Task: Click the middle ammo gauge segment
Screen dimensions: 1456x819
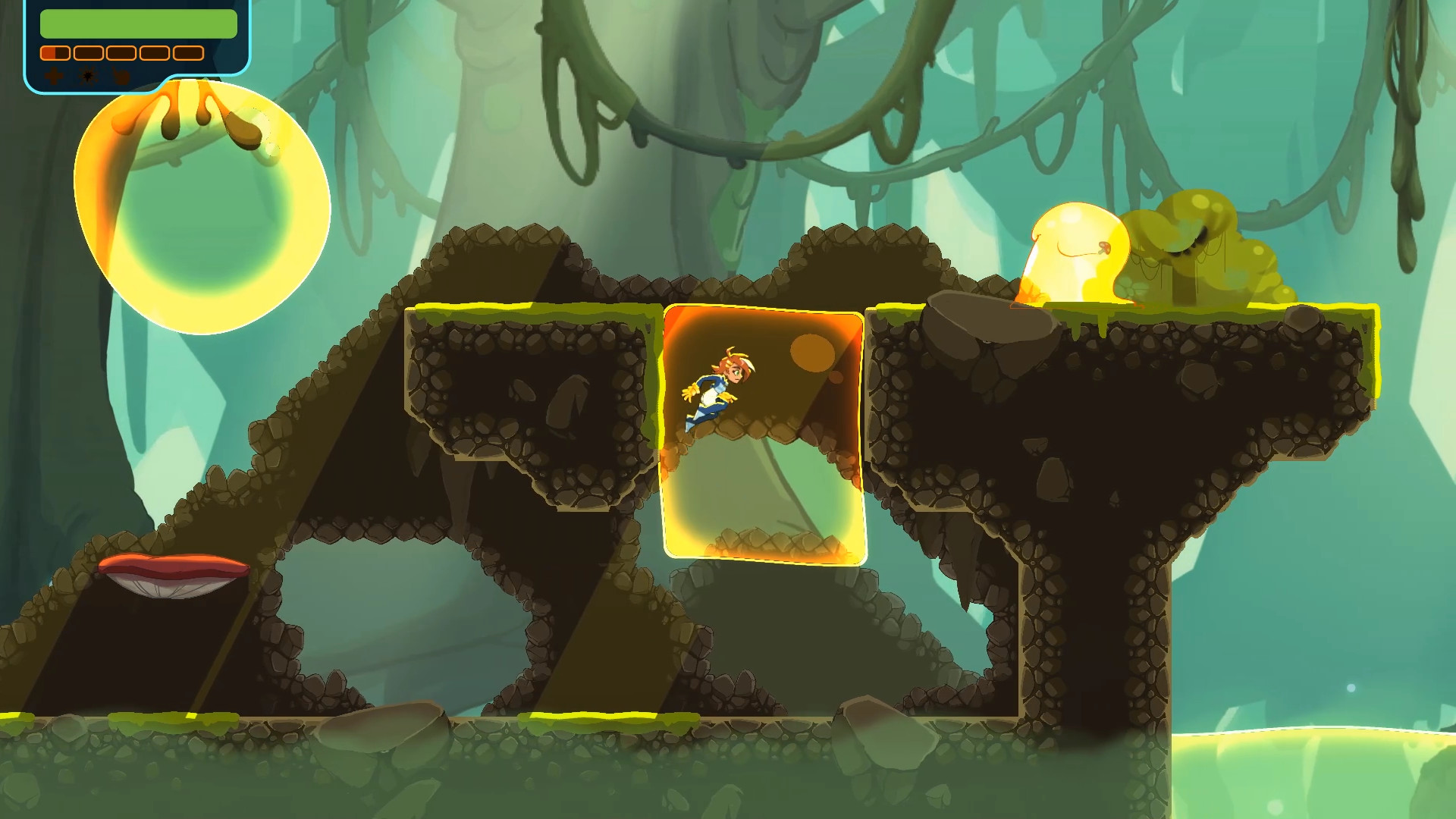Action: [123, 53]
